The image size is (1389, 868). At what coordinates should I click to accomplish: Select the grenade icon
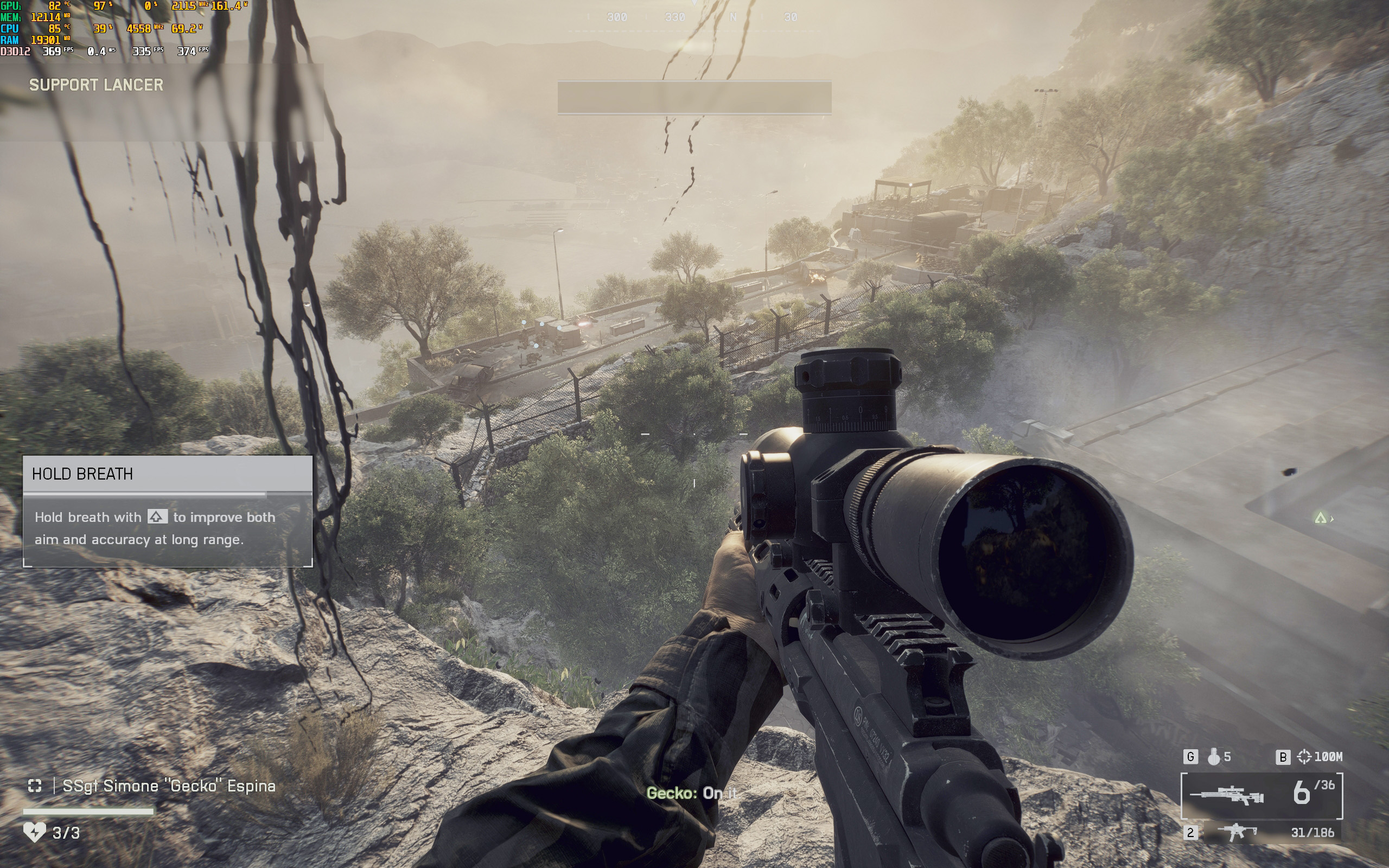[1213, 757]
